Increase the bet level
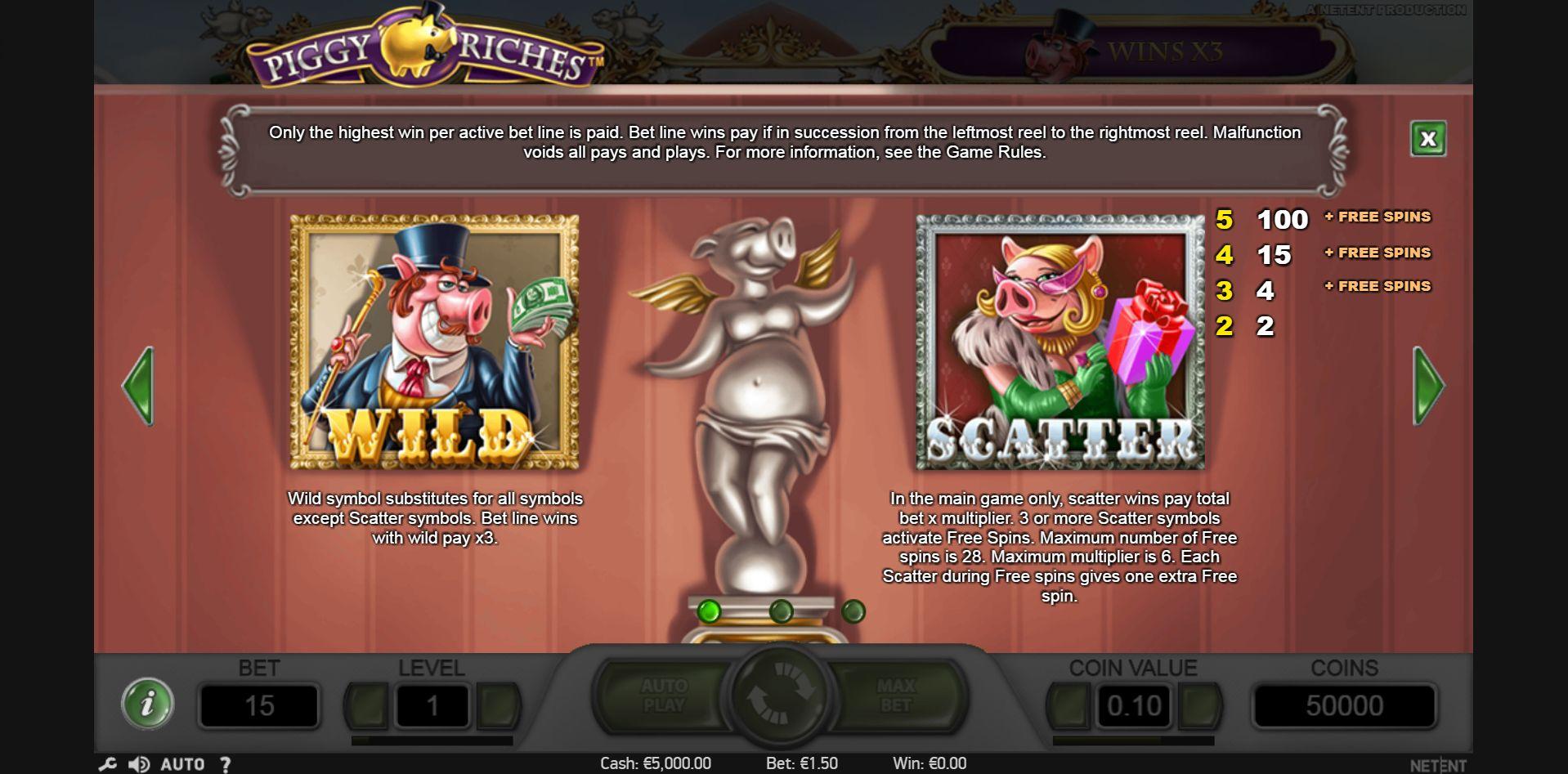The image size is (1568, 774). tap(497, 705)
